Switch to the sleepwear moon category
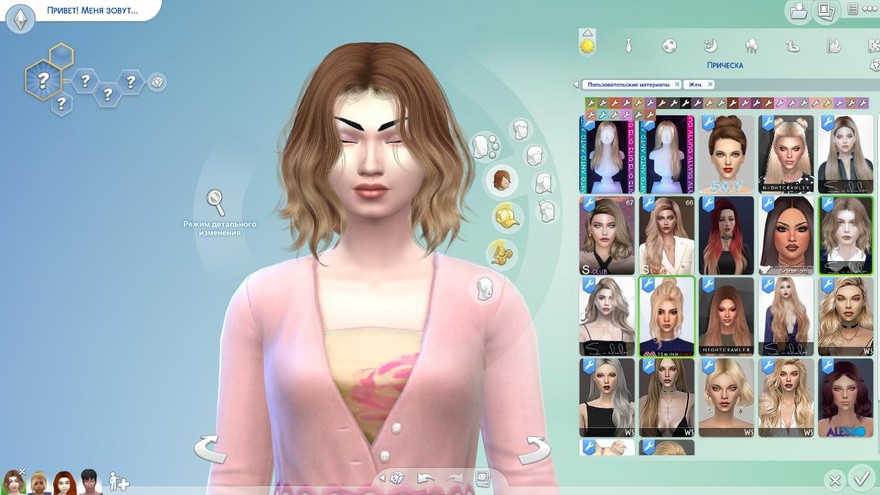880x495 pixels. pyautogui.click(x=710, y=46)
